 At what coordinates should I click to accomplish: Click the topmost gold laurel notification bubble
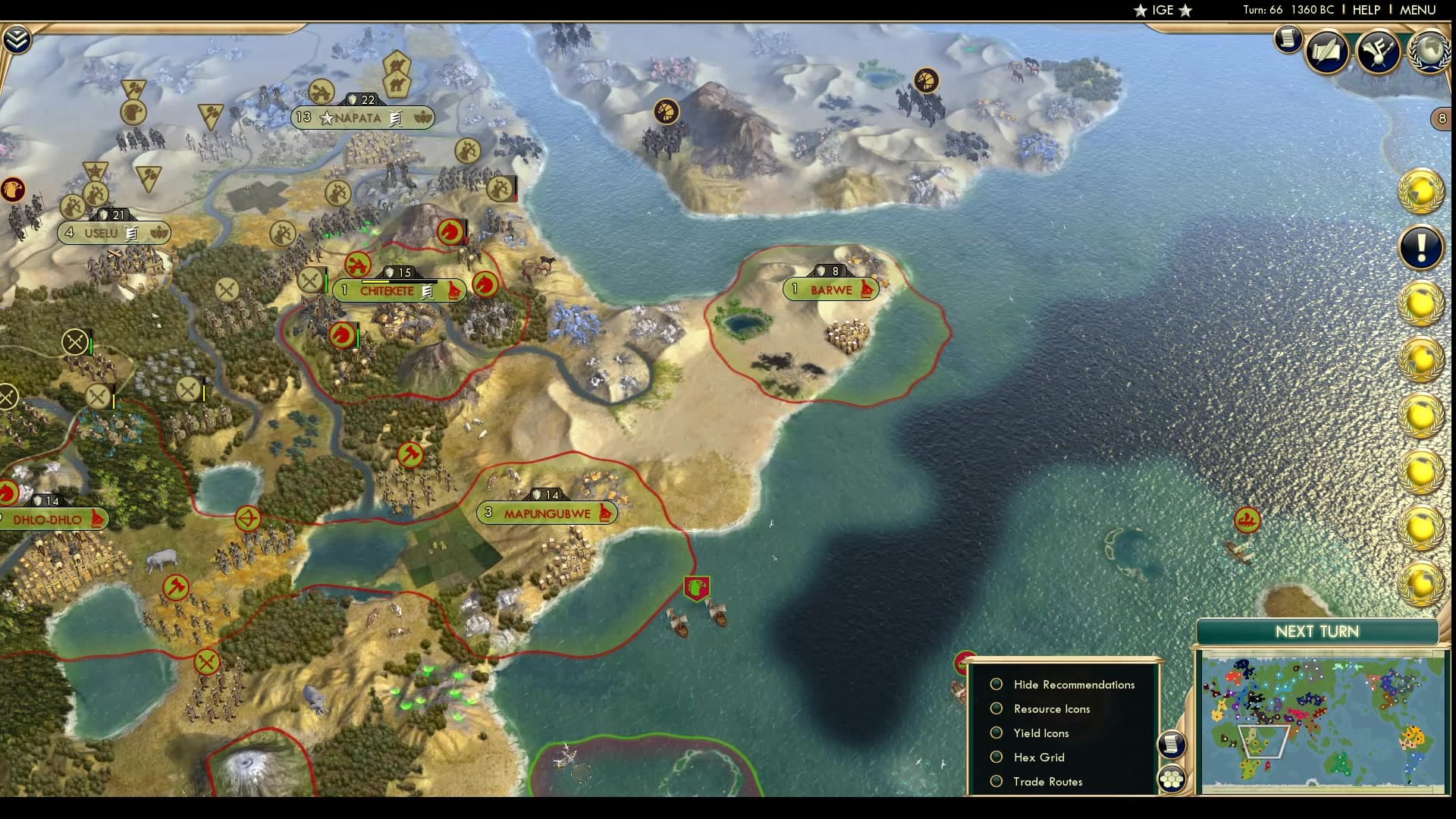[1420, 192]
